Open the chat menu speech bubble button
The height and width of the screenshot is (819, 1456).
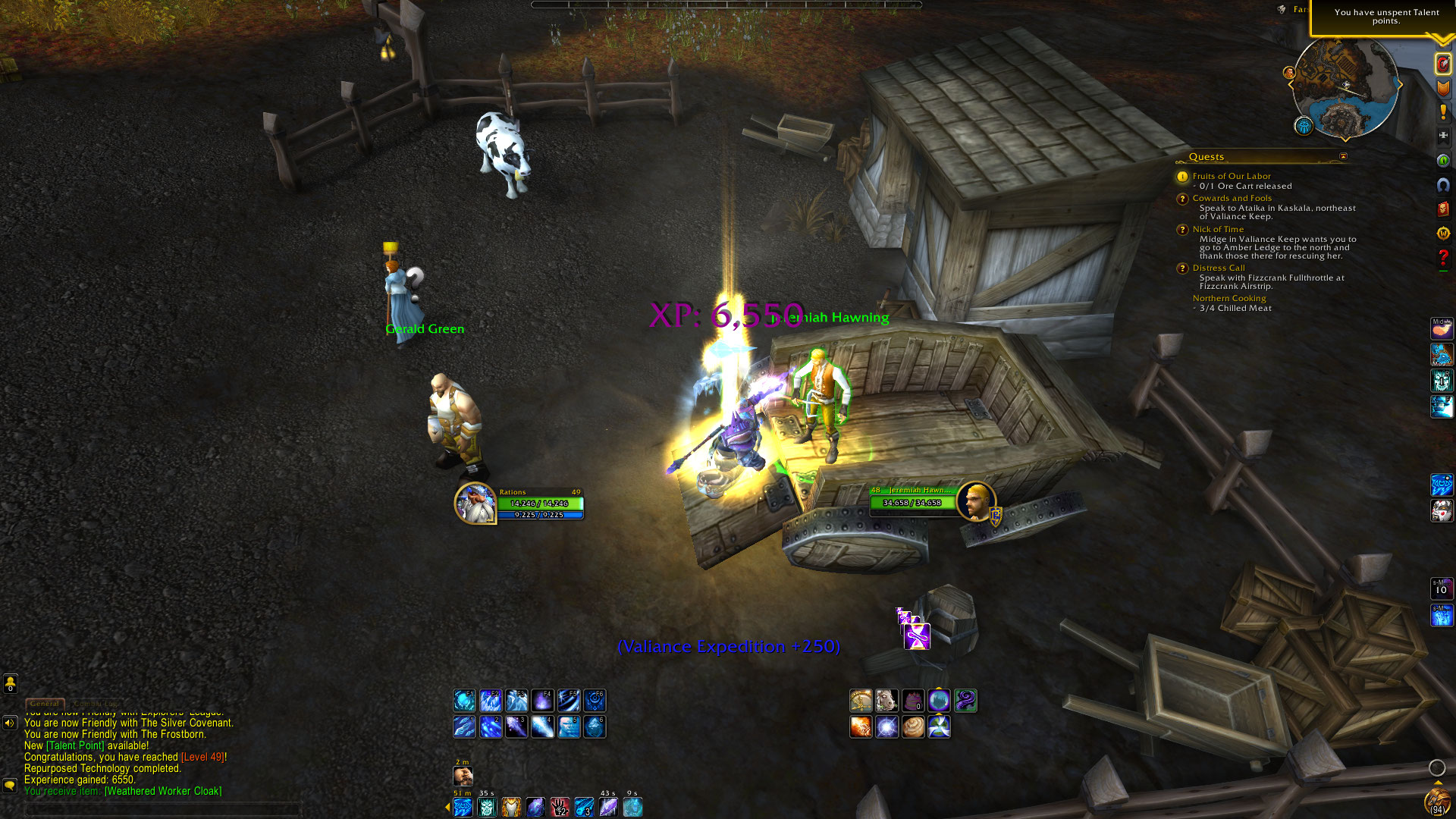pyautogui.click(x=10, y=785)
